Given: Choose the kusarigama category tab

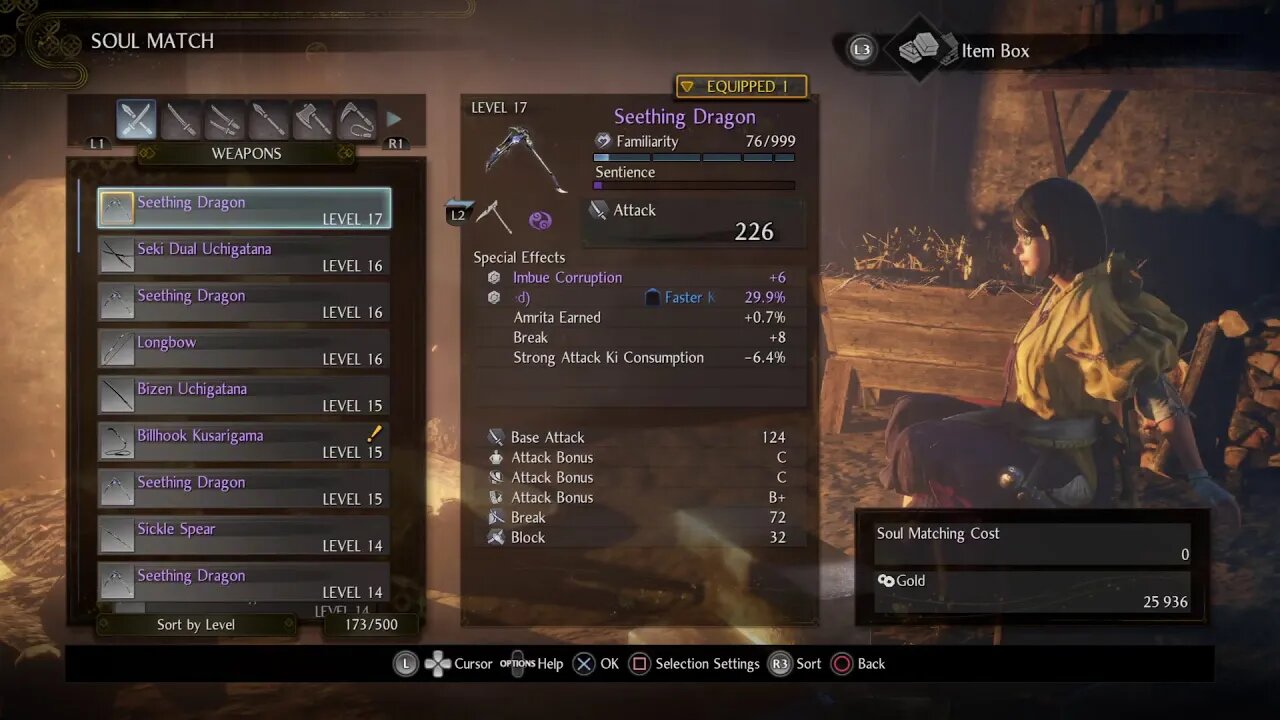Looking at the screenshot, I should (x=357, y=120).
